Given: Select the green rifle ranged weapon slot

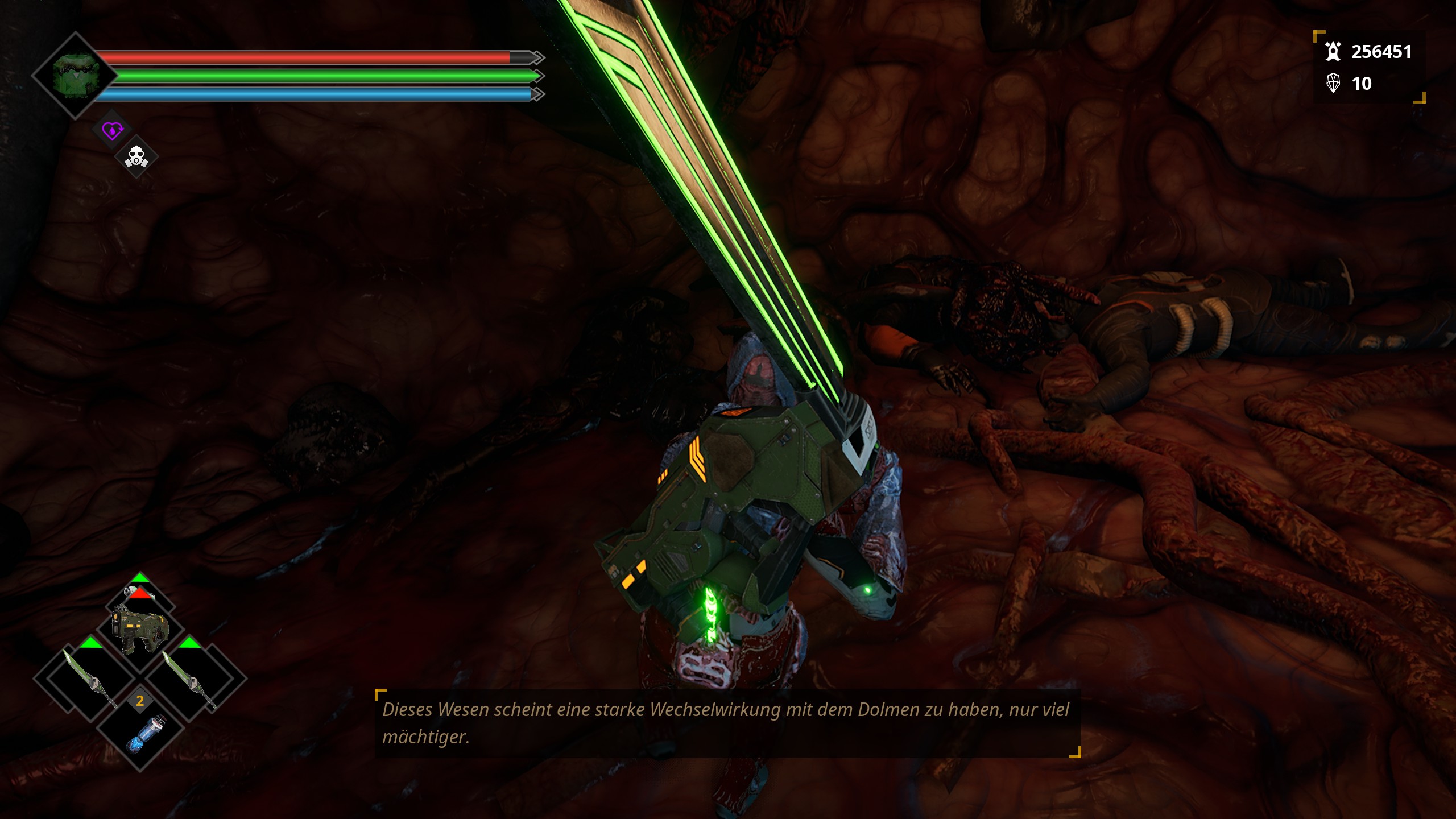Looking at the screenshot, I should point(140,628).
